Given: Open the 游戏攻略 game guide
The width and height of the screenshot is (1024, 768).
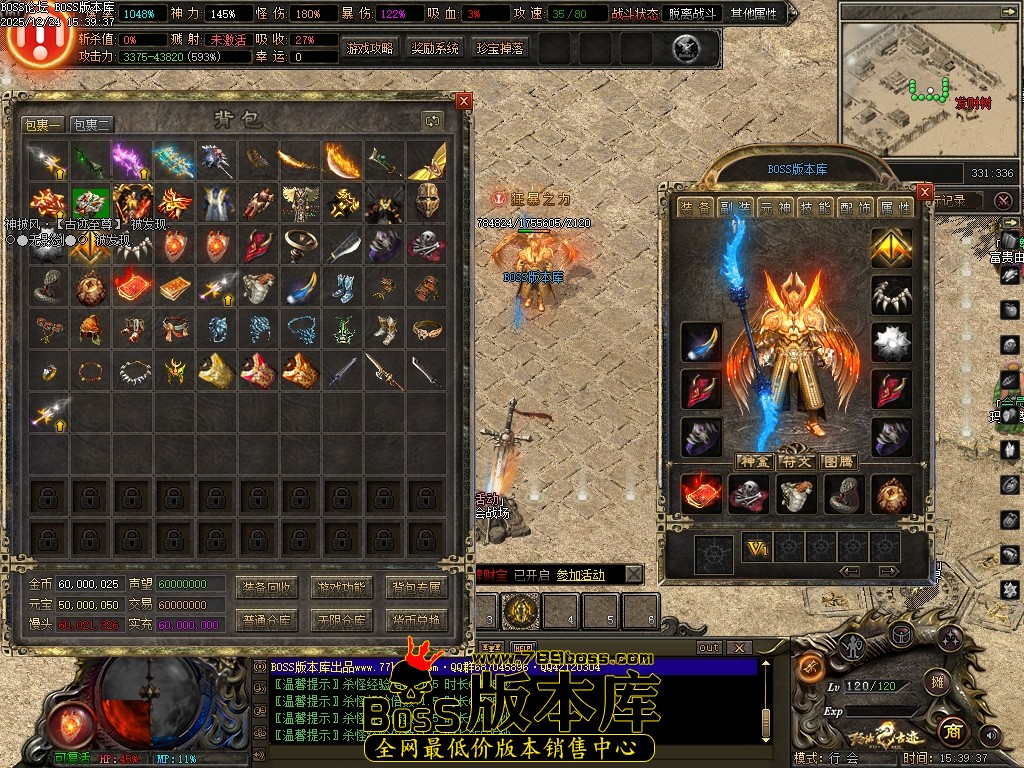Looking at the screenshot, I should [x=370, y=48].
